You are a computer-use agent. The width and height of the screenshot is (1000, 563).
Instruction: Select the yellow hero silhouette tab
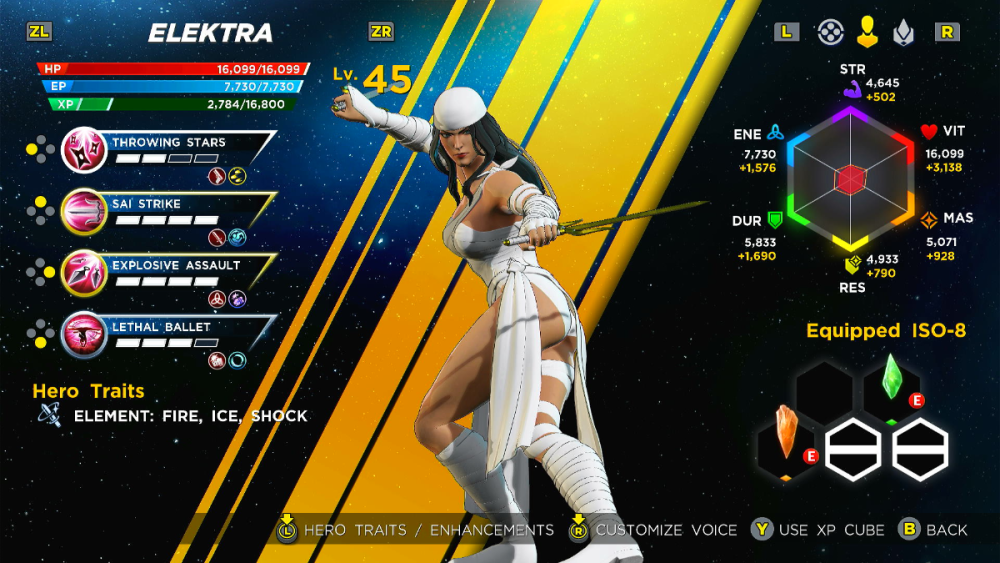coord(866,33)
